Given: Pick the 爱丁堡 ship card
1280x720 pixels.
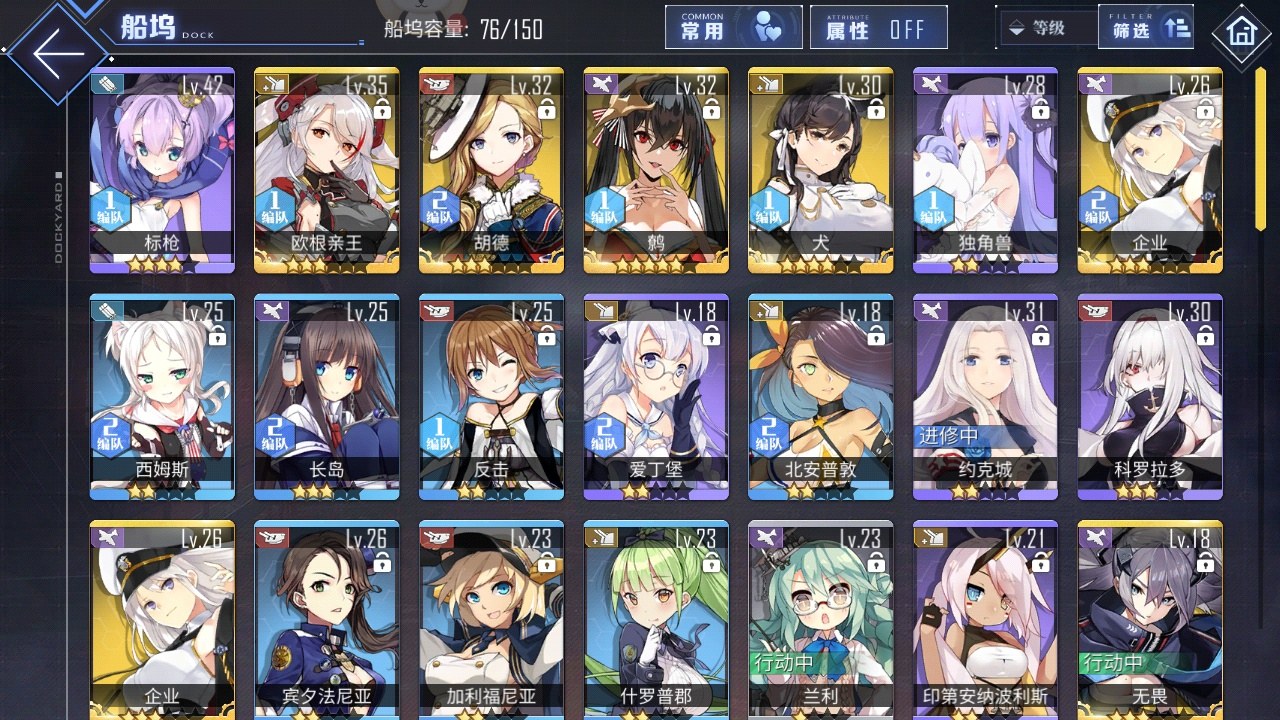Looking at the screenshot, I should (x=656, y=397).
